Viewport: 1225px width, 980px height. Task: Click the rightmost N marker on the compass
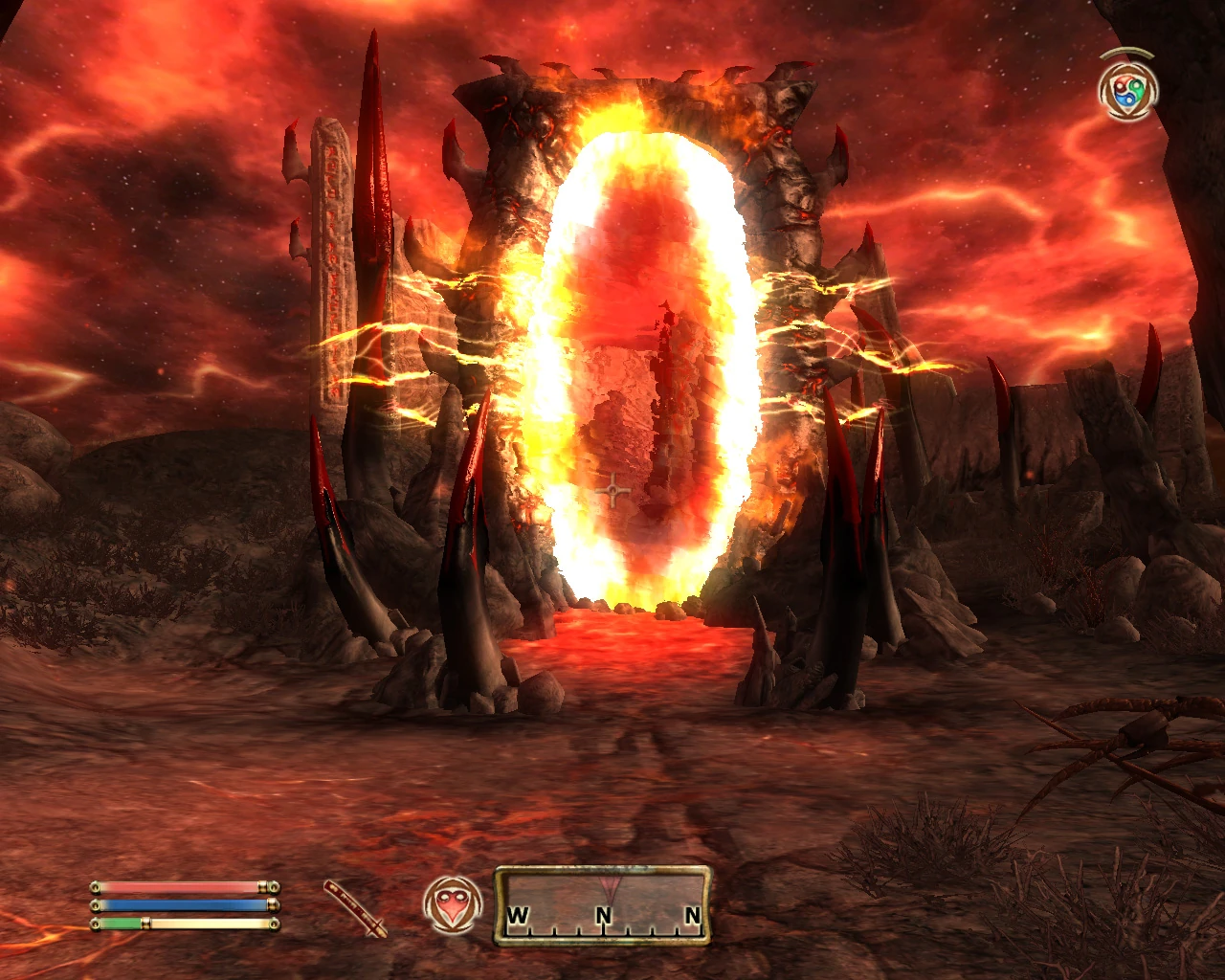tap(691, 914)
